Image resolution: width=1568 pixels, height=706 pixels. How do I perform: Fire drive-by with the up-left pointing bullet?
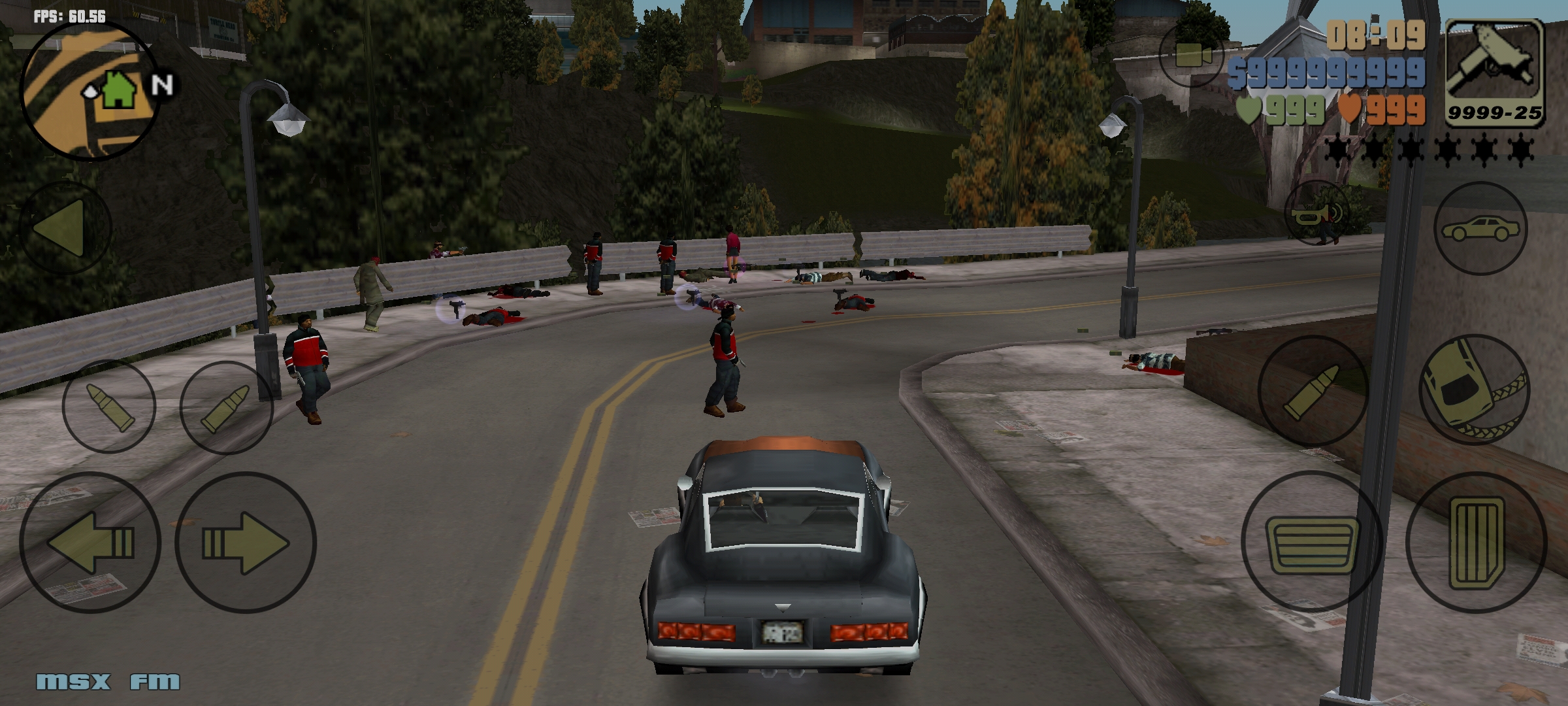pos(109,406)
